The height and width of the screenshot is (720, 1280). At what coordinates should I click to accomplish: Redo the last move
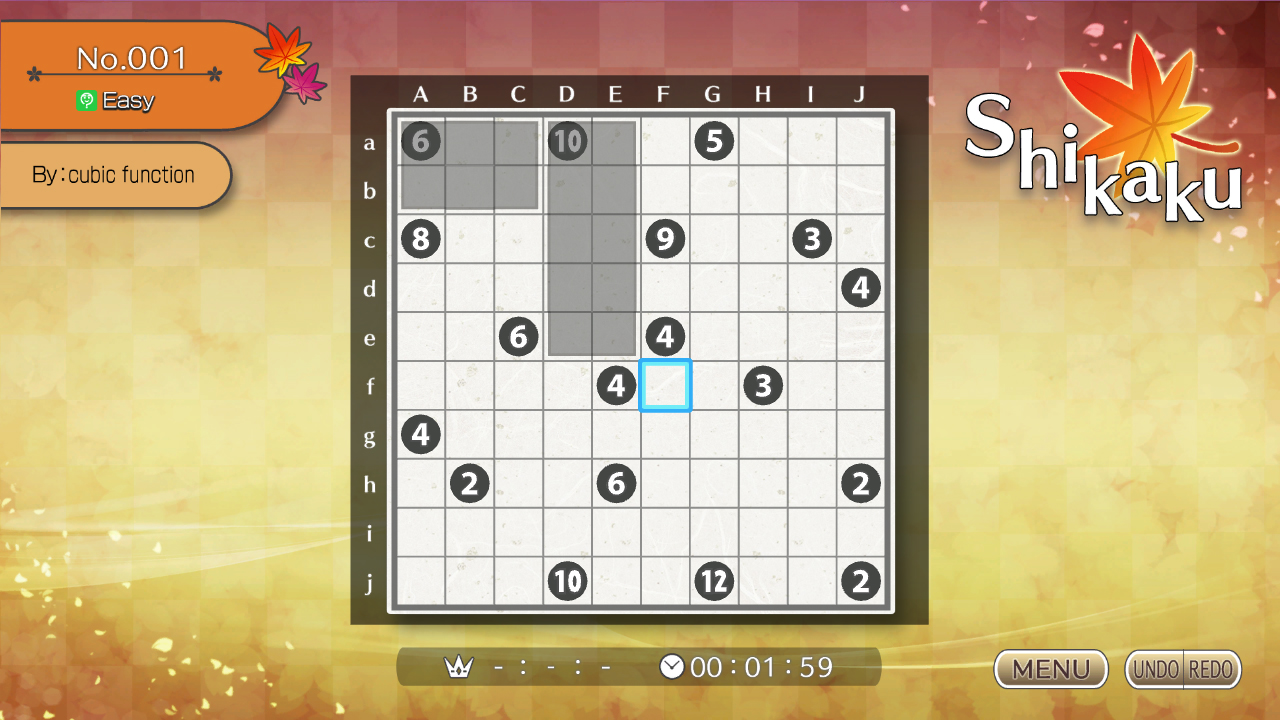(1212, 669)
